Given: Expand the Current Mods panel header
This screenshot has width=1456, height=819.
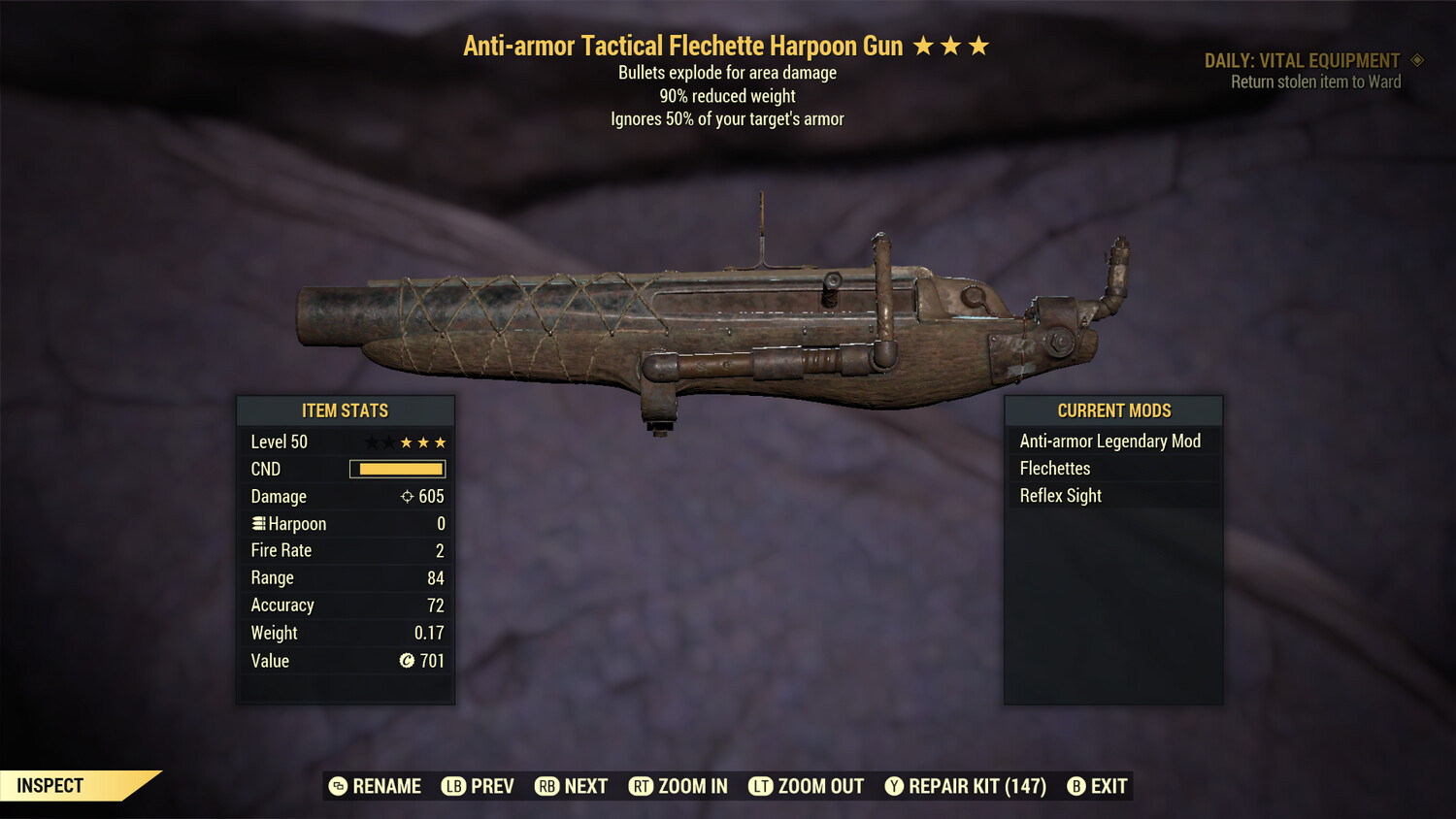Looking at the screenshot, I should coord(1112,410).
